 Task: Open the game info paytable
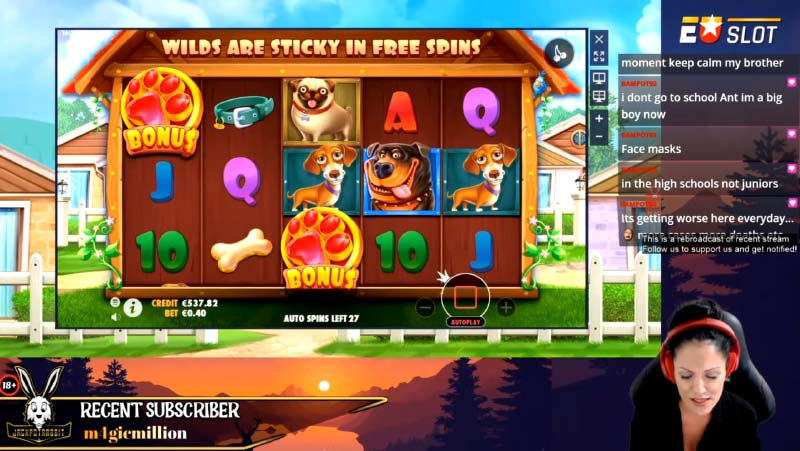tap(132, 307)
